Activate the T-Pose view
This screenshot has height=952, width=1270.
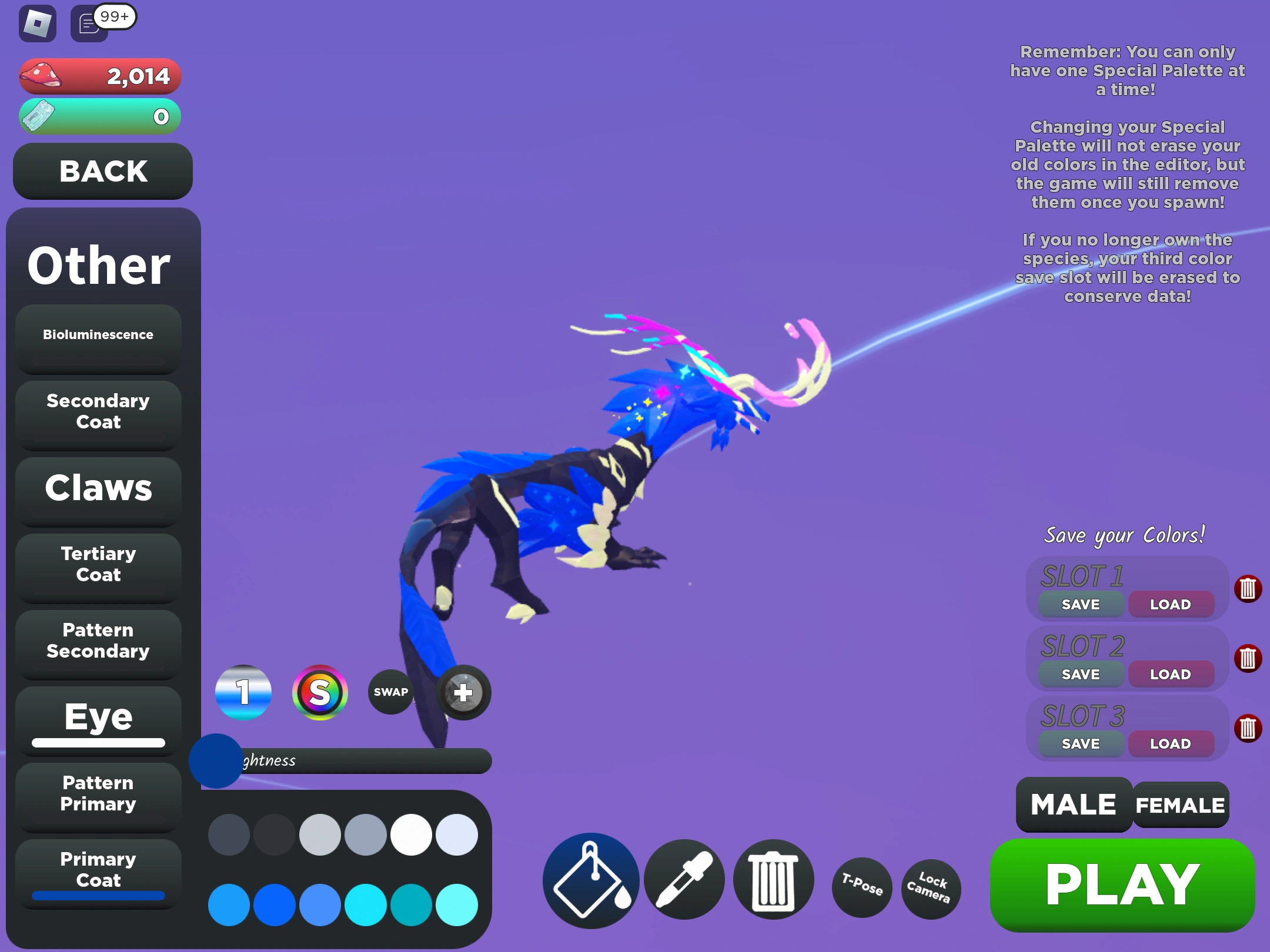click(861, 888)
